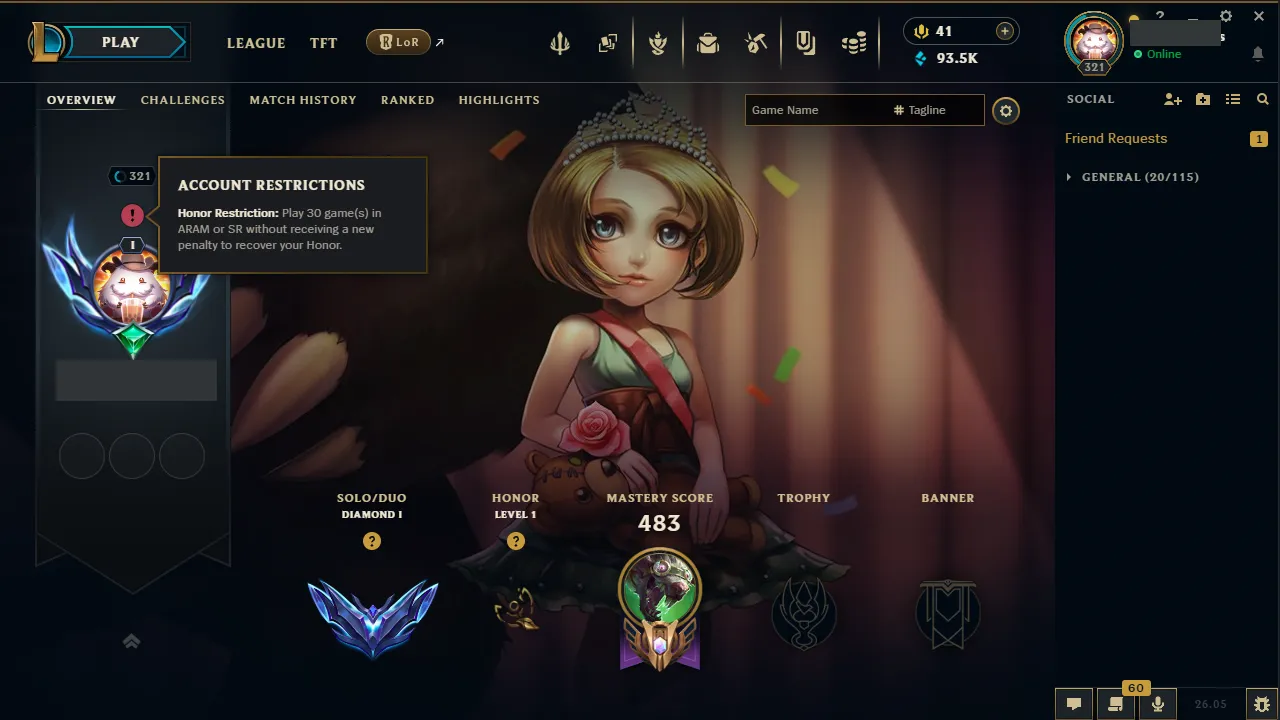Open chat with the speech bubble icon
The height and width of the screenshot is (720, 1280).
tap(1073, 703)
